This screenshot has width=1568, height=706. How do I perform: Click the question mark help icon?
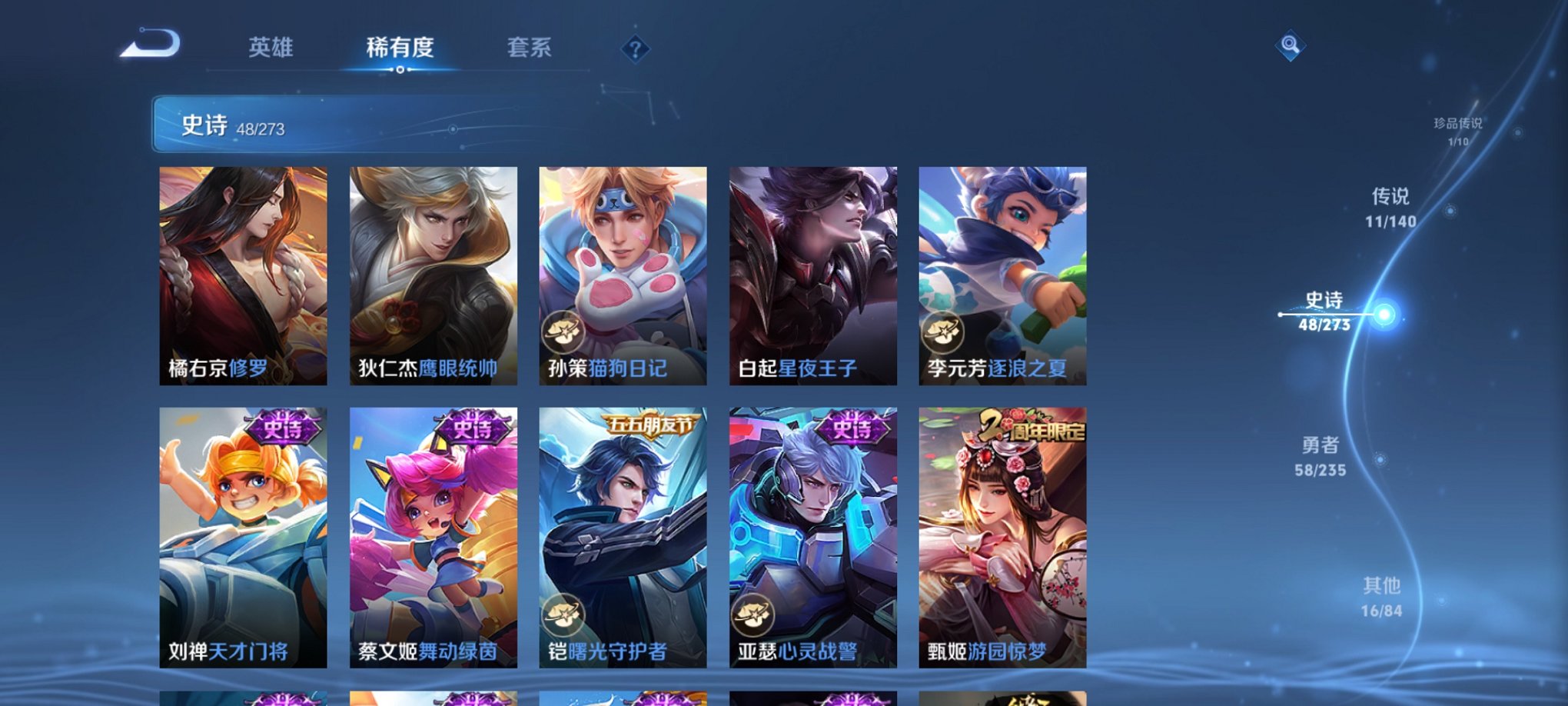click(x=634, y=50)
